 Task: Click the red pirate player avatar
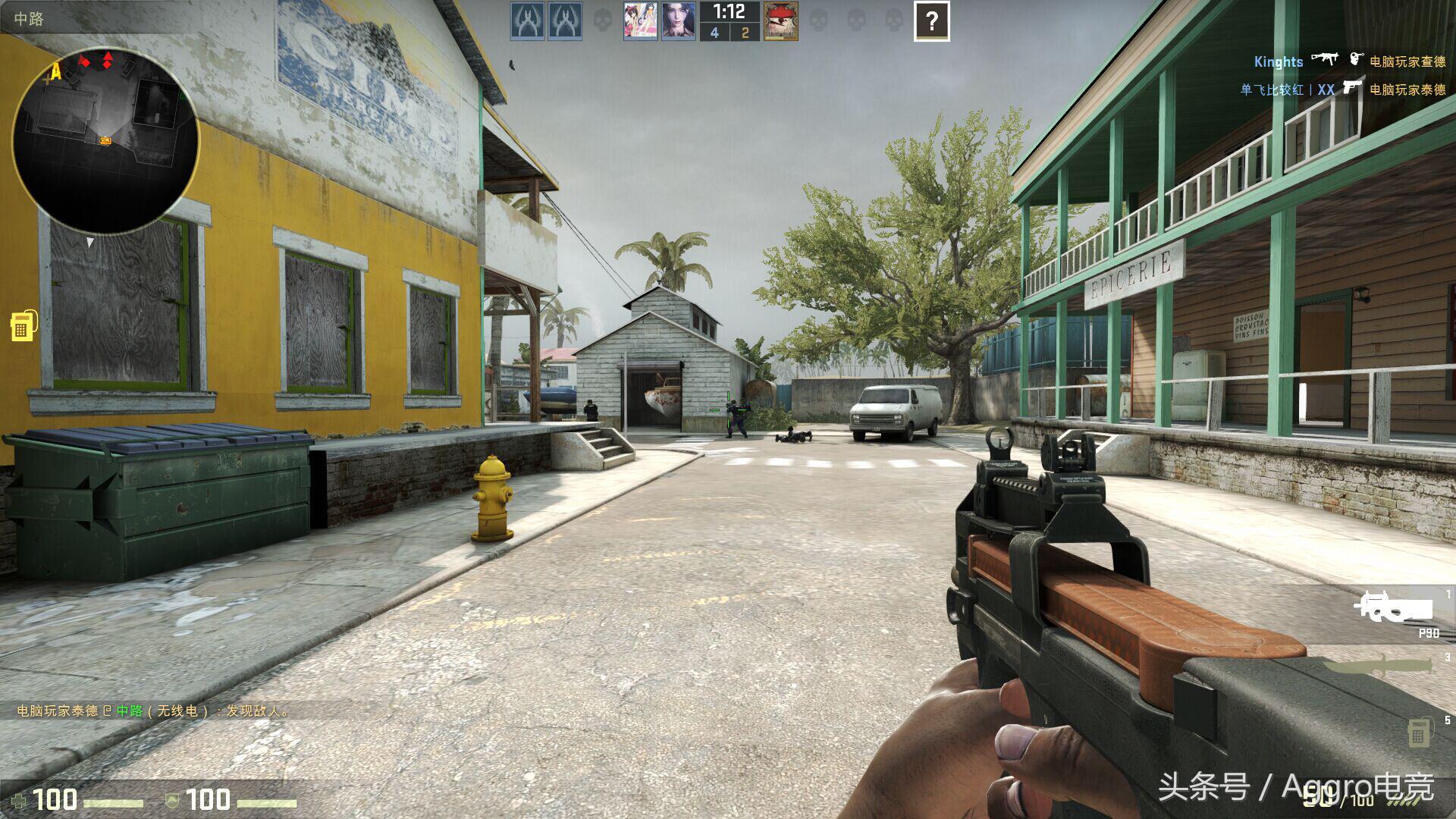coord(780,21)
